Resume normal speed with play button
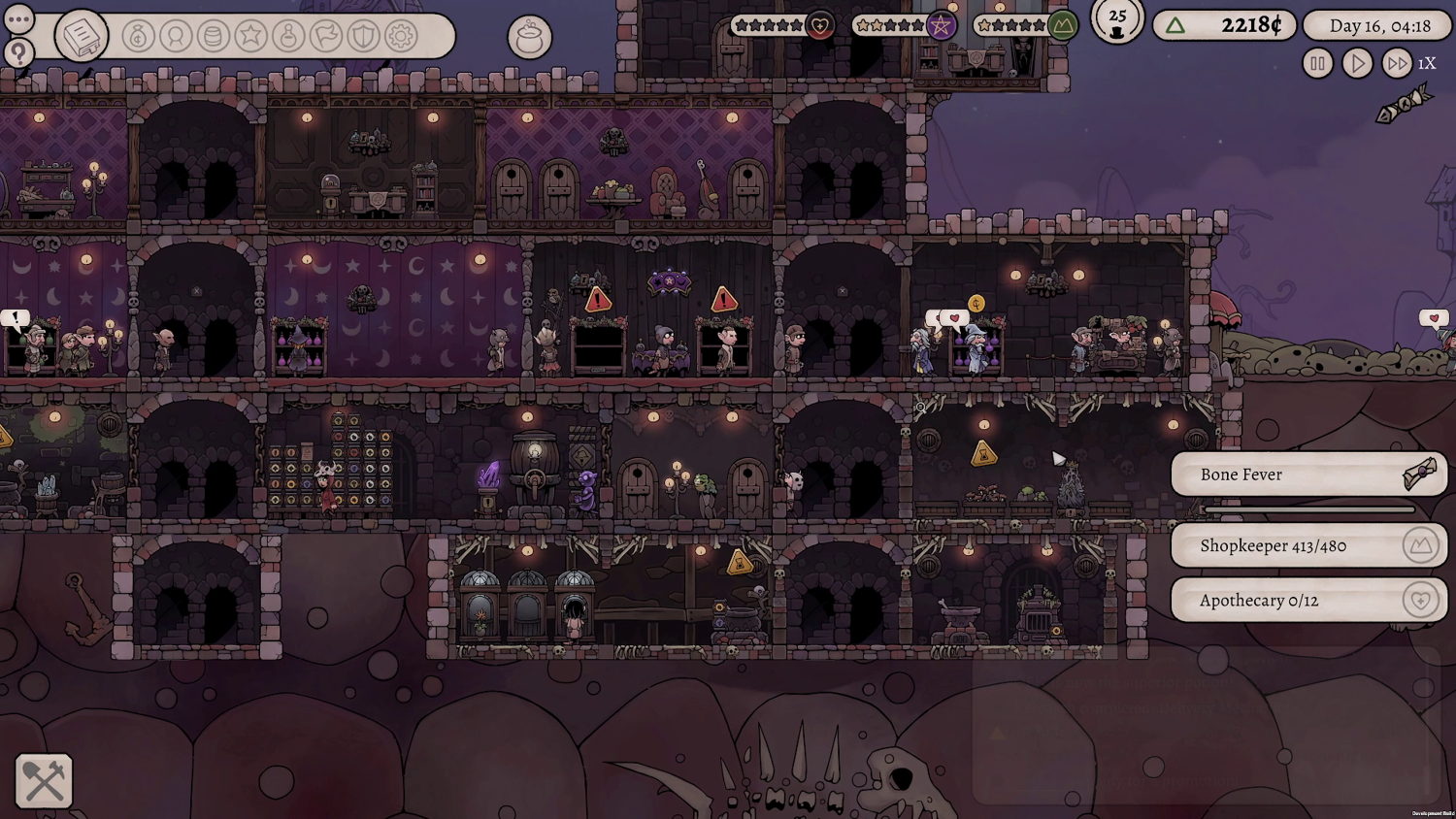Image resolution: width=1456 pixels, height=819 pixels. [1357, 64]
